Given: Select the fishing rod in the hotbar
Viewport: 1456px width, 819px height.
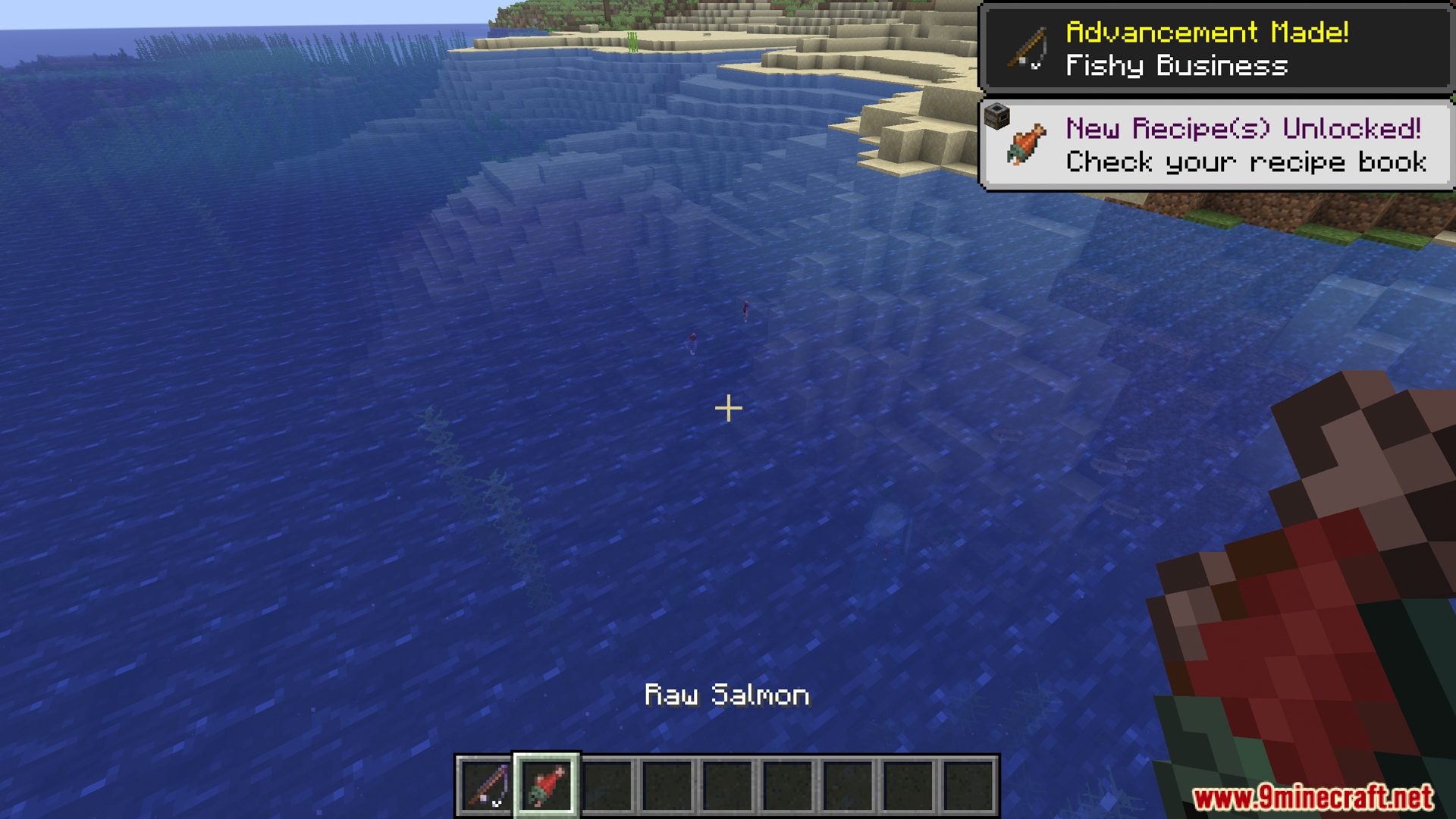Looking at the screenshot, I should 486,786.
